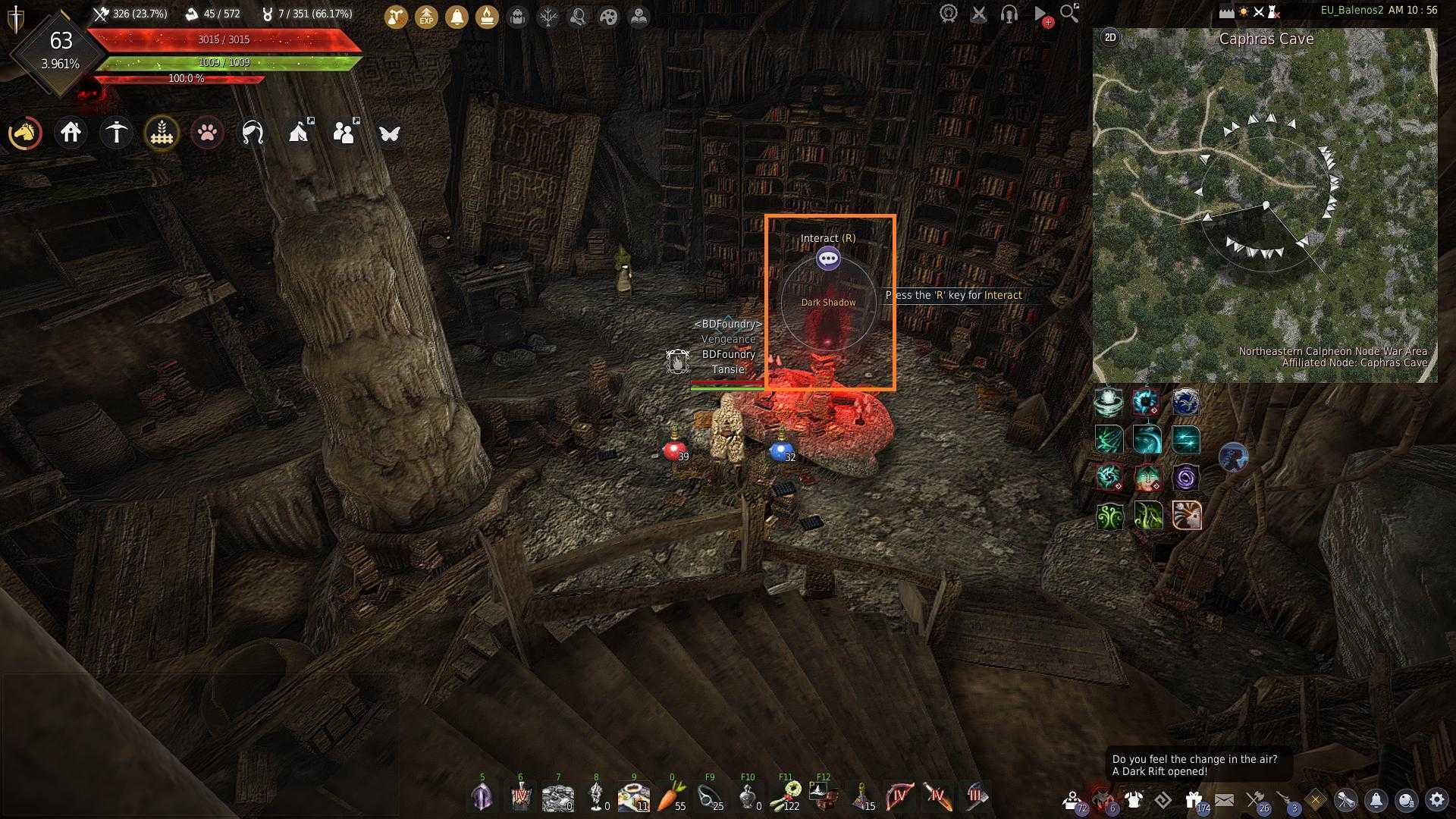
Task: Select the golden bell buff icon
Action: point(457,16)
